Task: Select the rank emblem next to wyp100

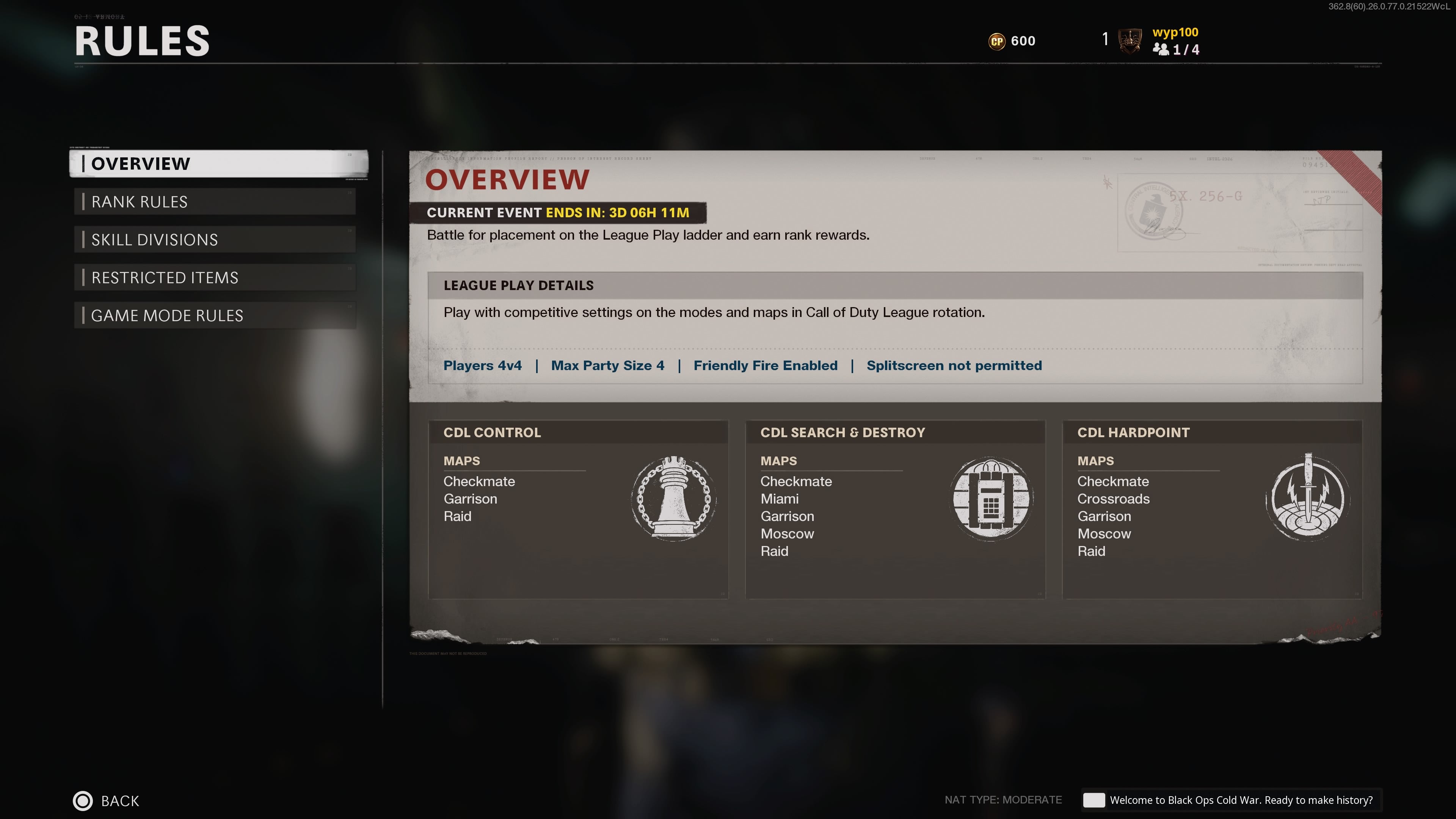Action: (1130, 41)
